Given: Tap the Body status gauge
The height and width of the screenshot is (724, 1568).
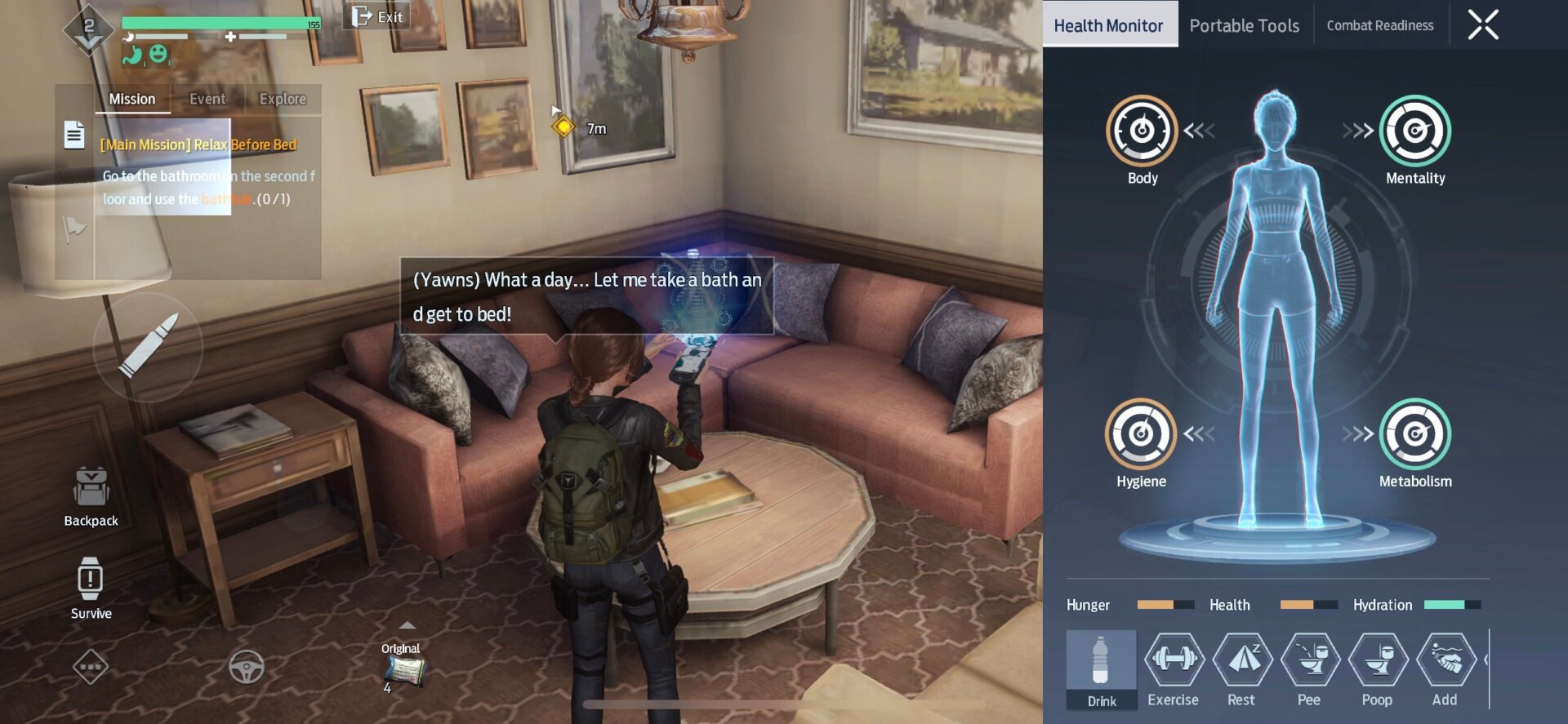Looking at the screenshot, I should pyautogui.click(x=1141, y=131).
